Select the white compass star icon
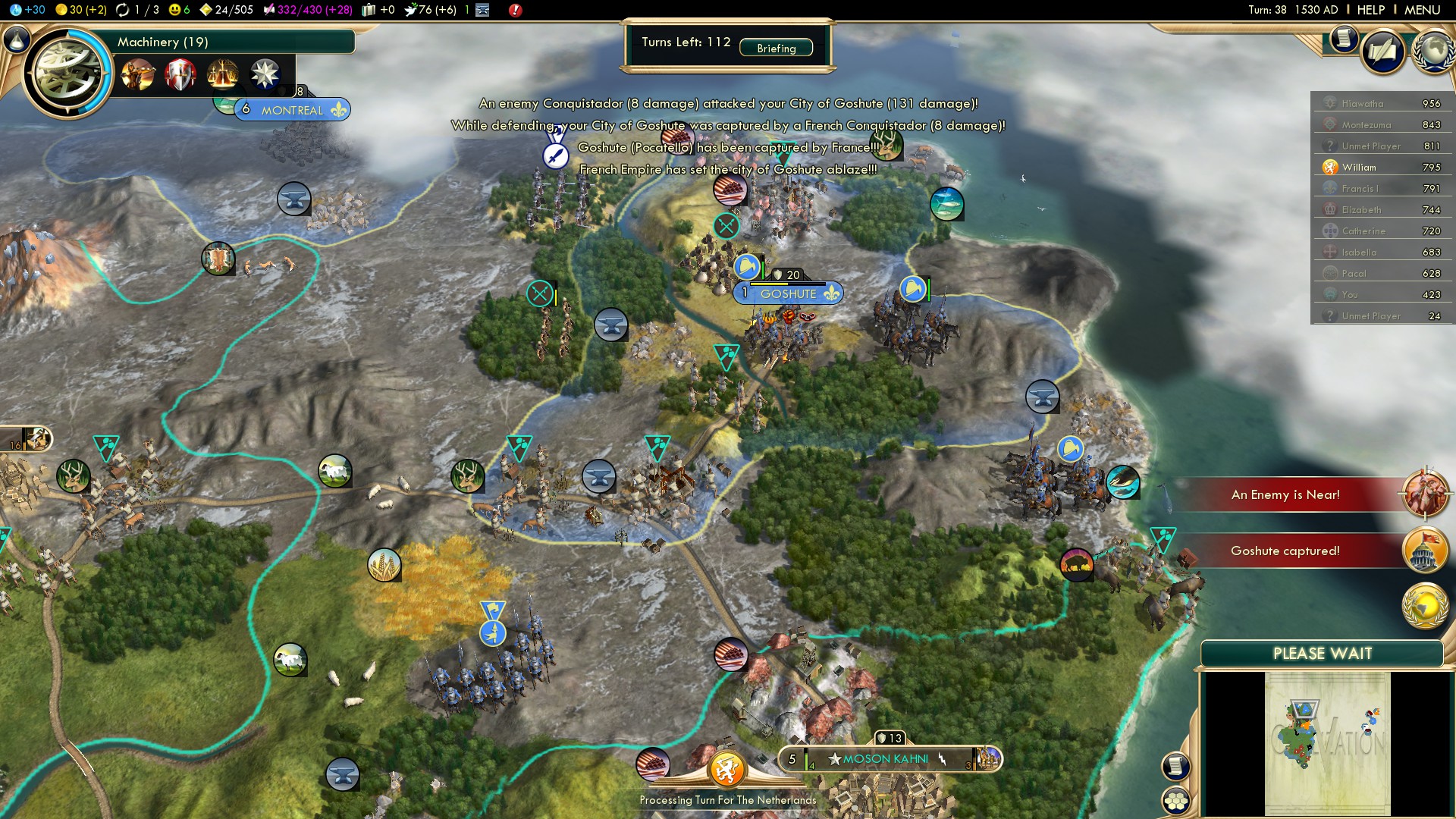This screenshot has width=1456, height=819. (x=265, y=74)
